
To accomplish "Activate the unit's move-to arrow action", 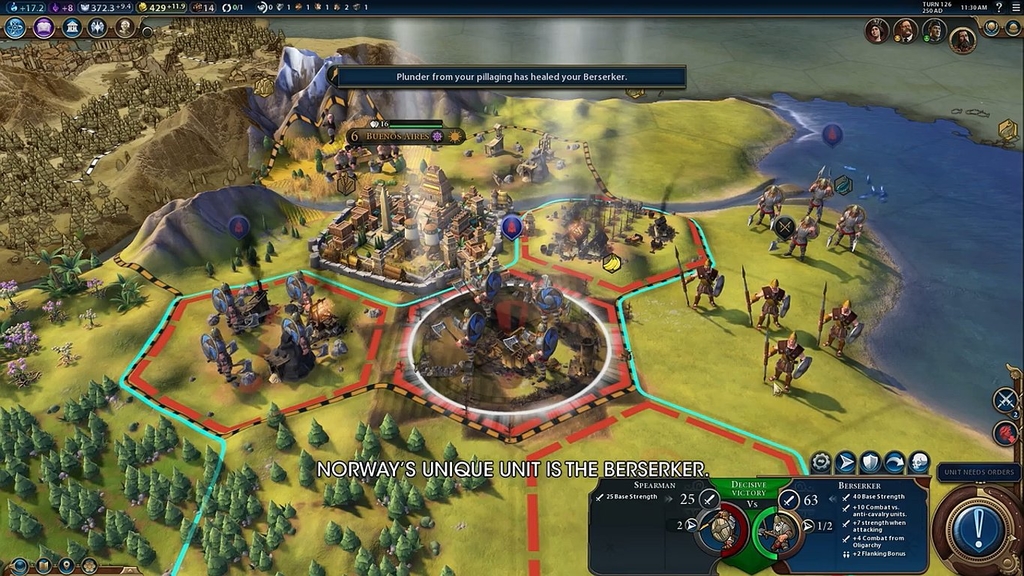I will tap(846, 462).
